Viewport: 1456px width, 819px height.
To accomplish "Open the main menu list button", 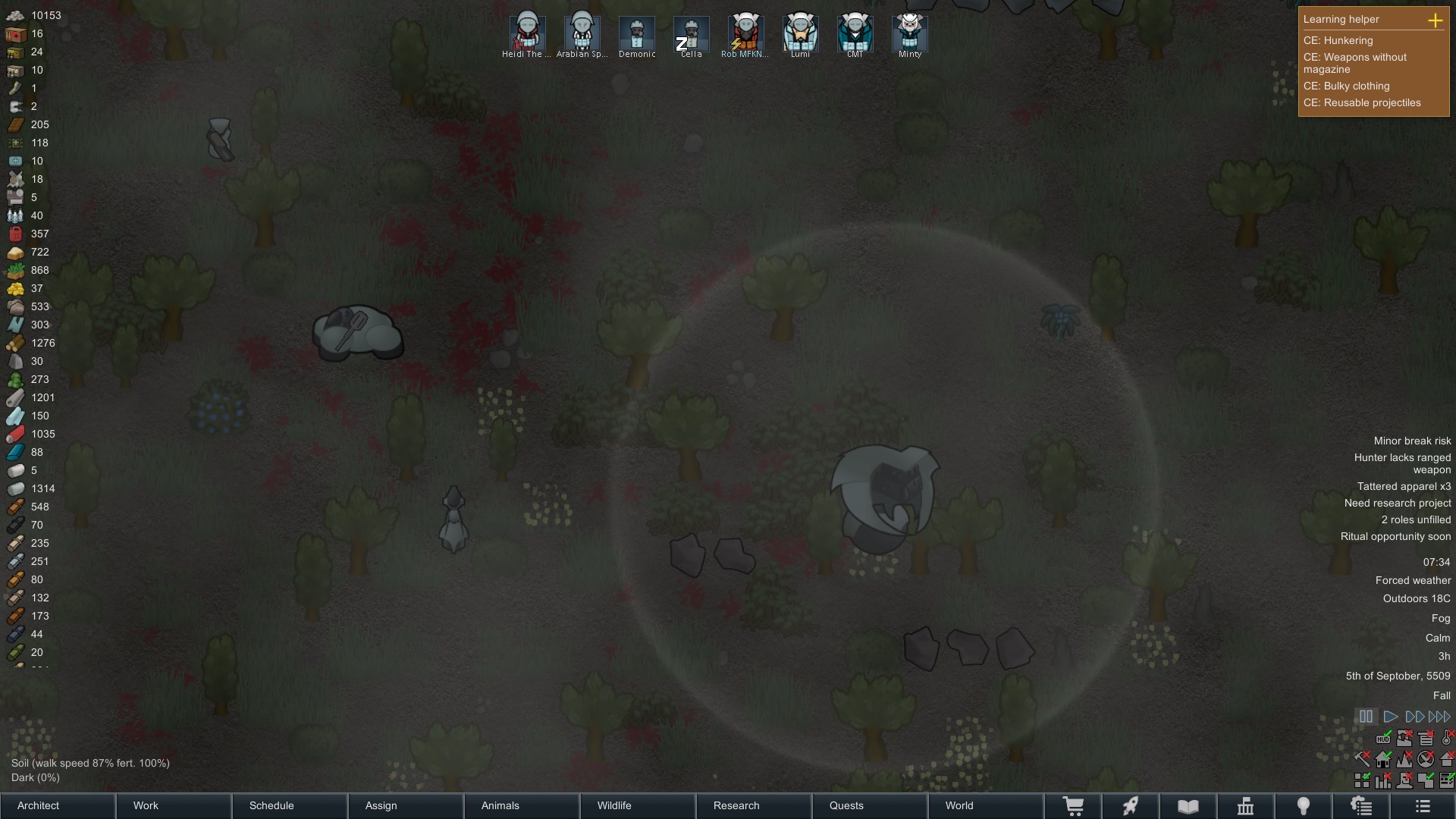I will point(1423,806).
